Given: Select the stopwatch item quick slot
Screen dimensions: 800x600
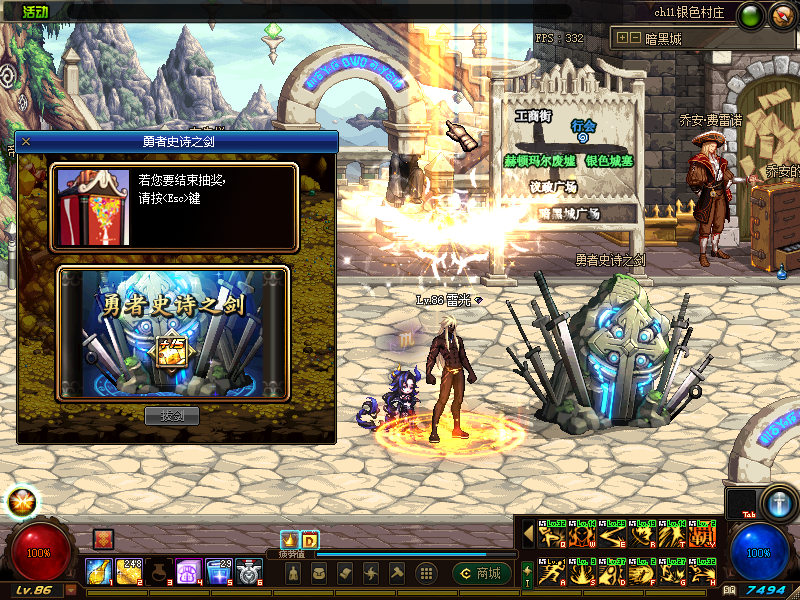Looking at the screenshot, I should pos(248,572).
